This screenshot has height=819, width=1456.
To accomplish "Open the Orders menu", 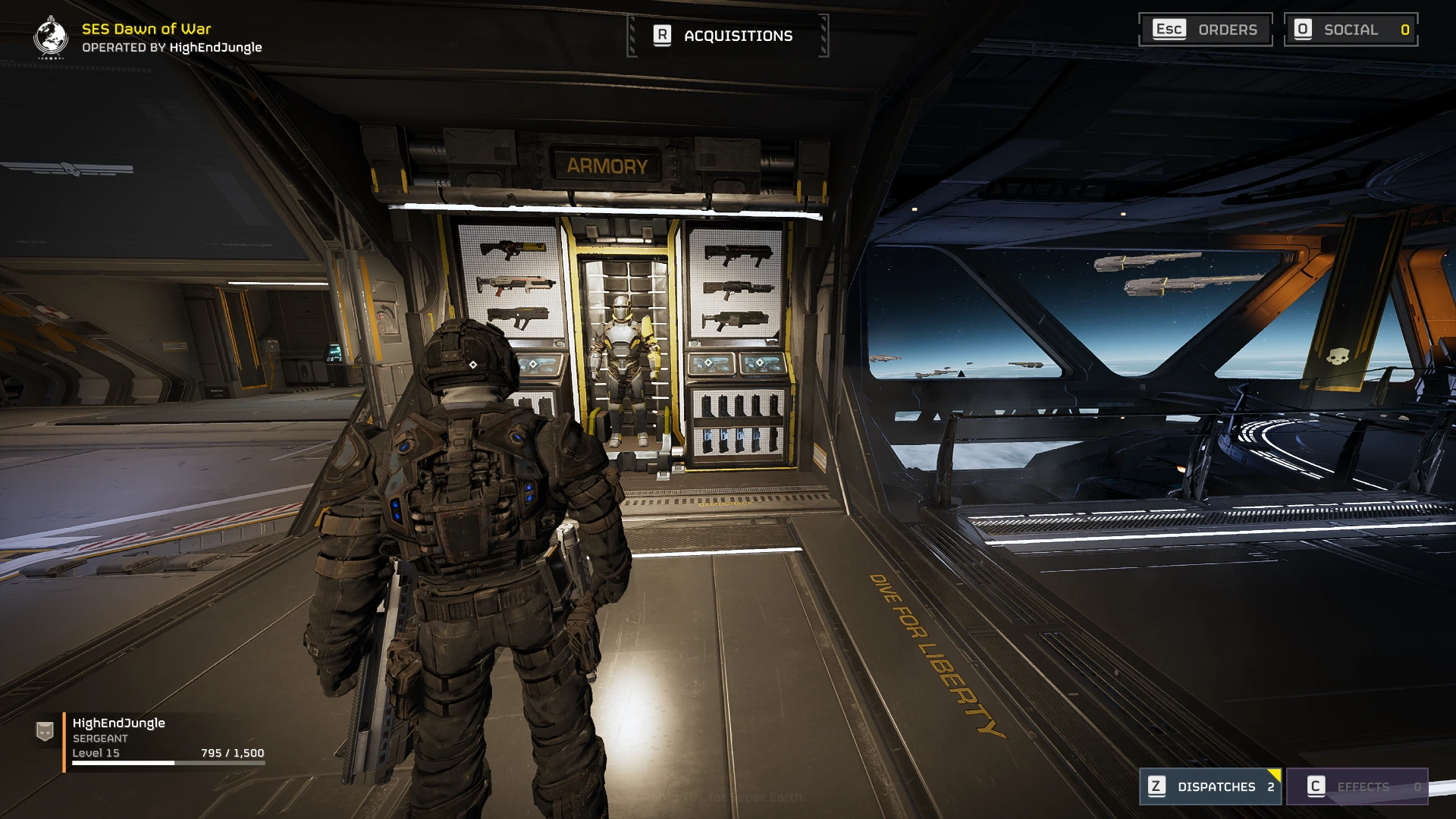I will click(x=1205, y=30).
